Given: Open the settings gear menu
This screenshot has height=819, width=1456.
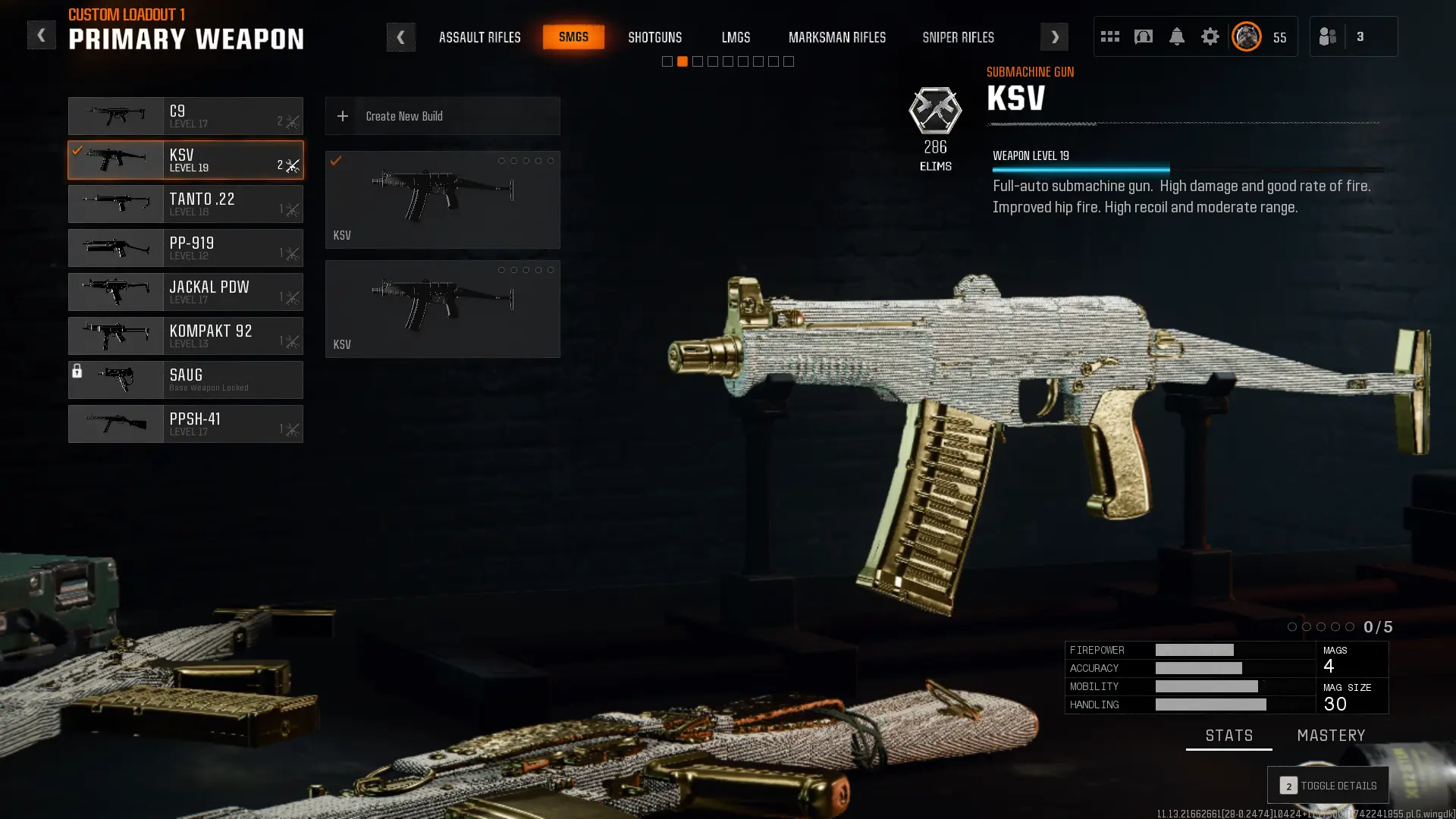Looking at the screenshot, I should coord(1210,36).
